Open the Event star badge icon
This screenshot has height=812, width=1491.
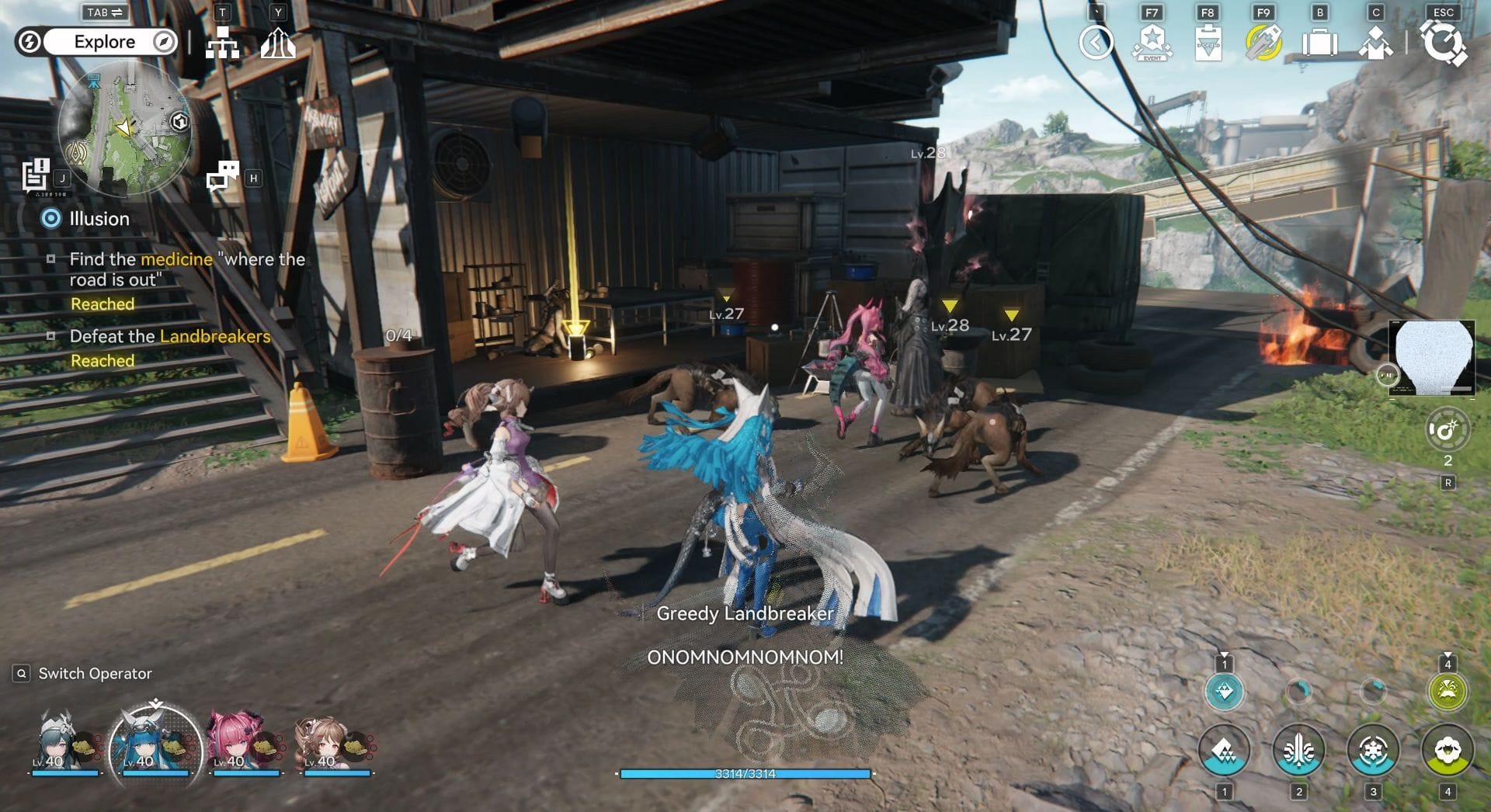[x=1152, y=43]
